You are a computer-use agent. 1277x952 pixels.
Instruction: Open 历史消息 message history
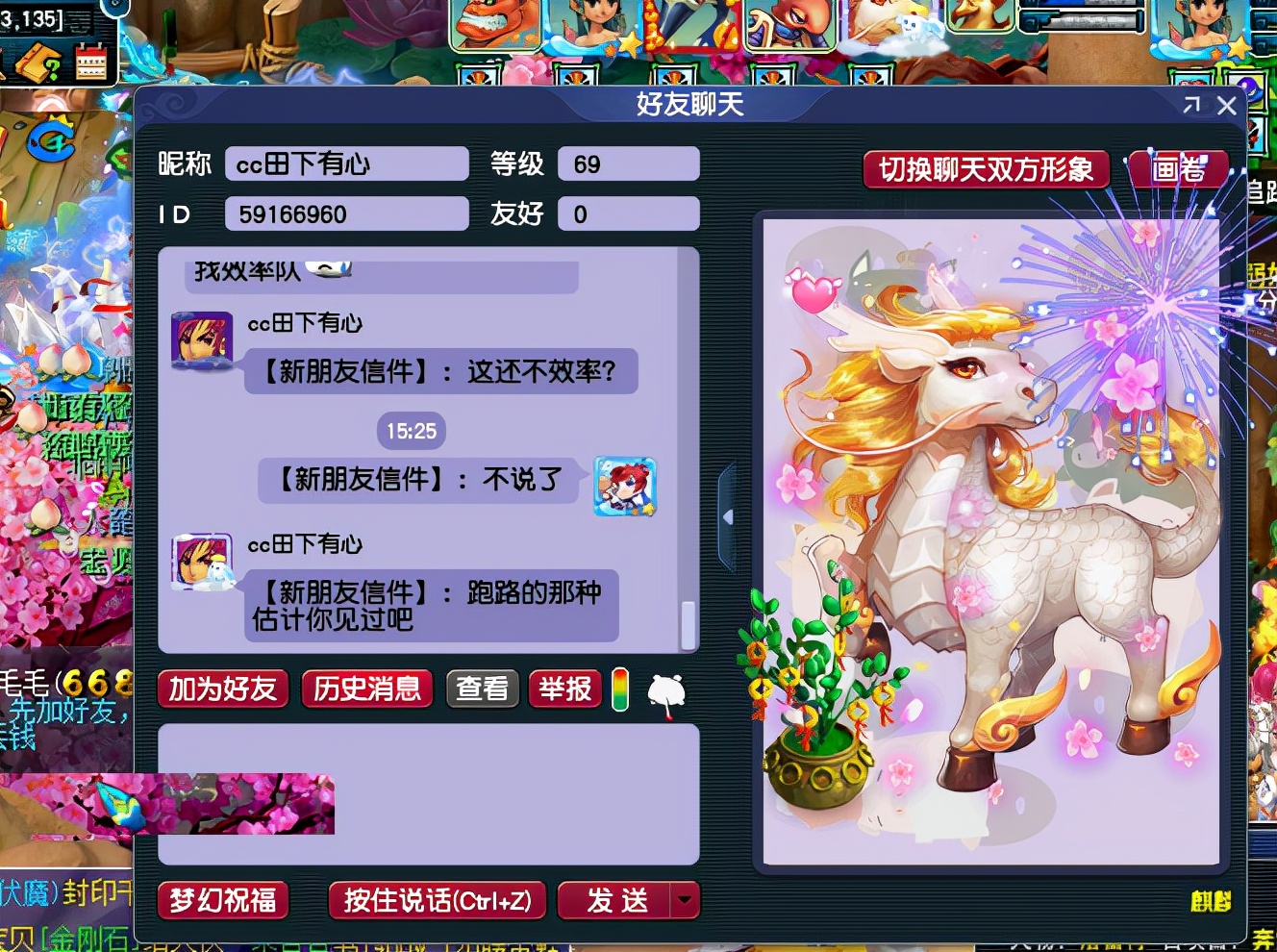point(366,689)
